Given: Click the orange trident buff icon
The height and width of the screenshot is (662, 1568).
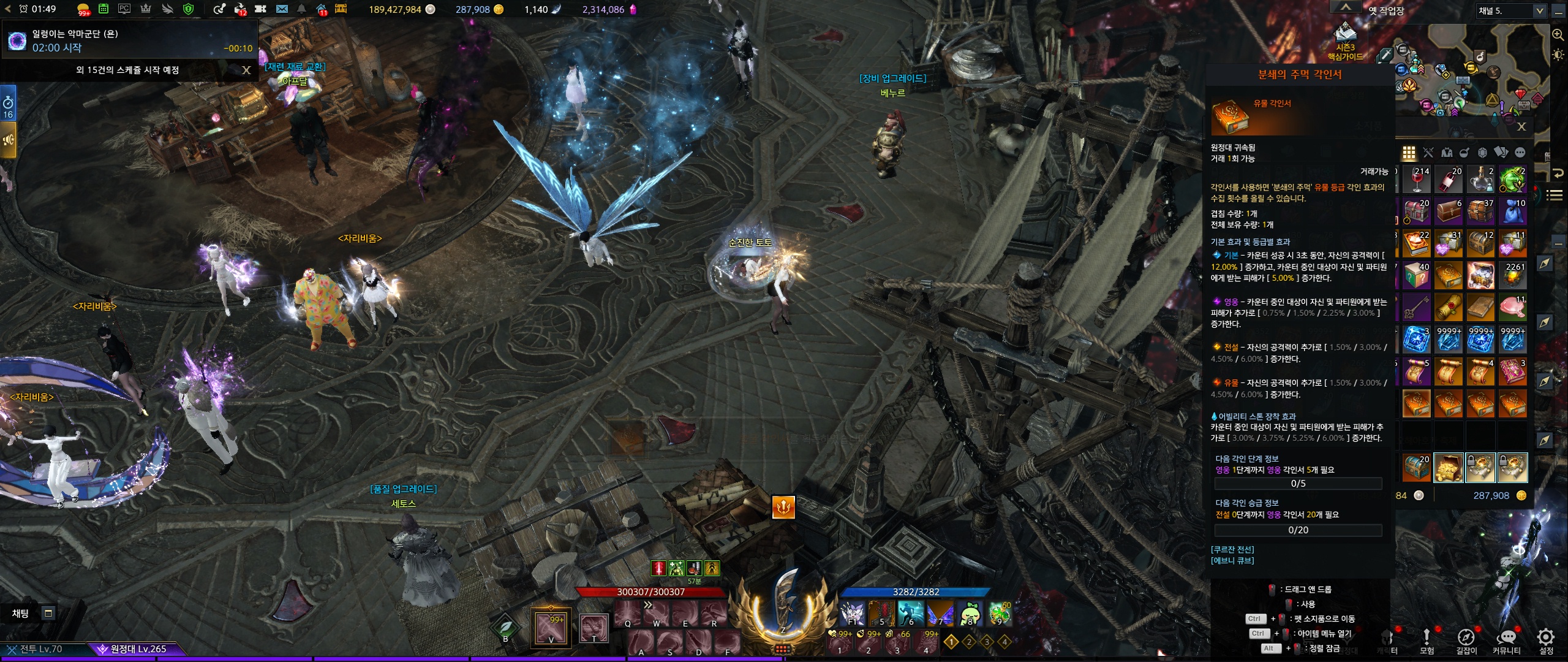Looking at the screenshot, I should point(783,507).
